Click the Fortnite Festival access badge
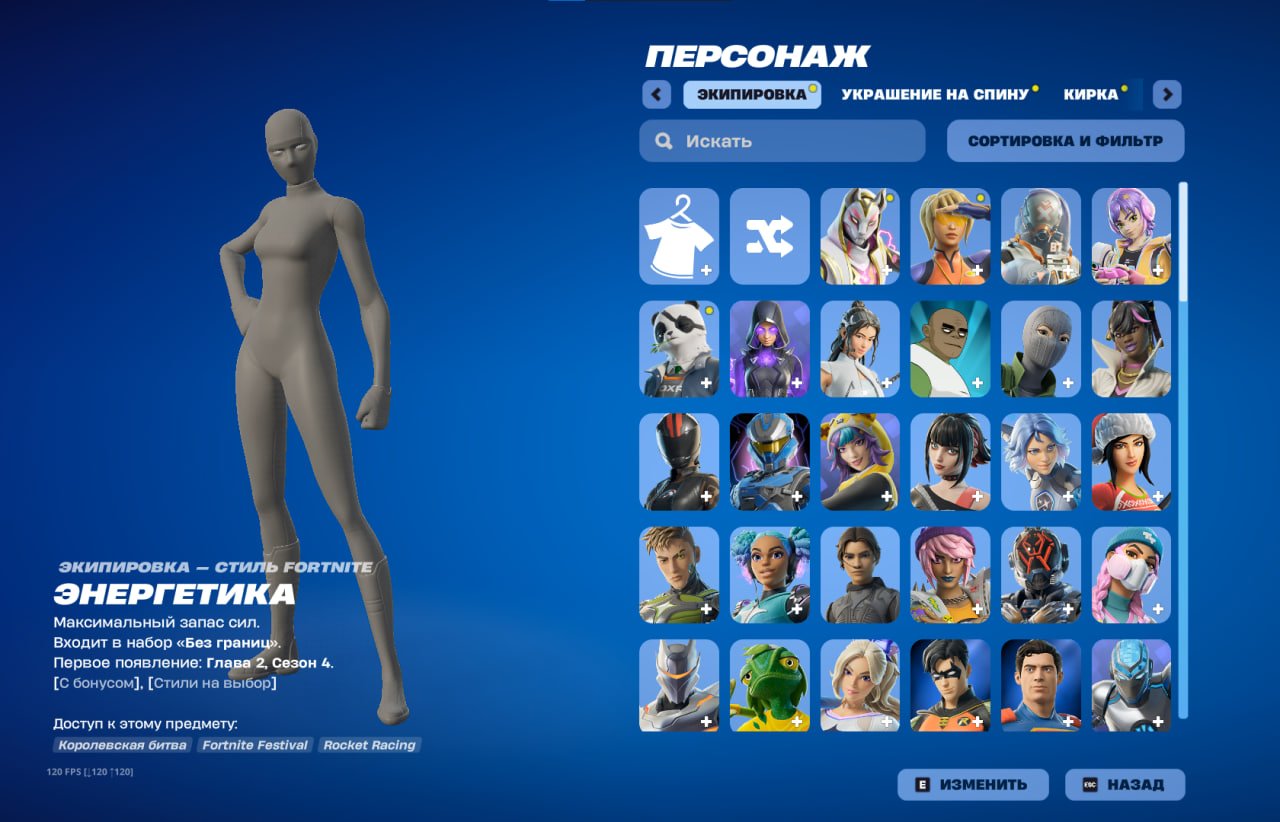This screenshot has height=822, width=1280. (256, 745)
